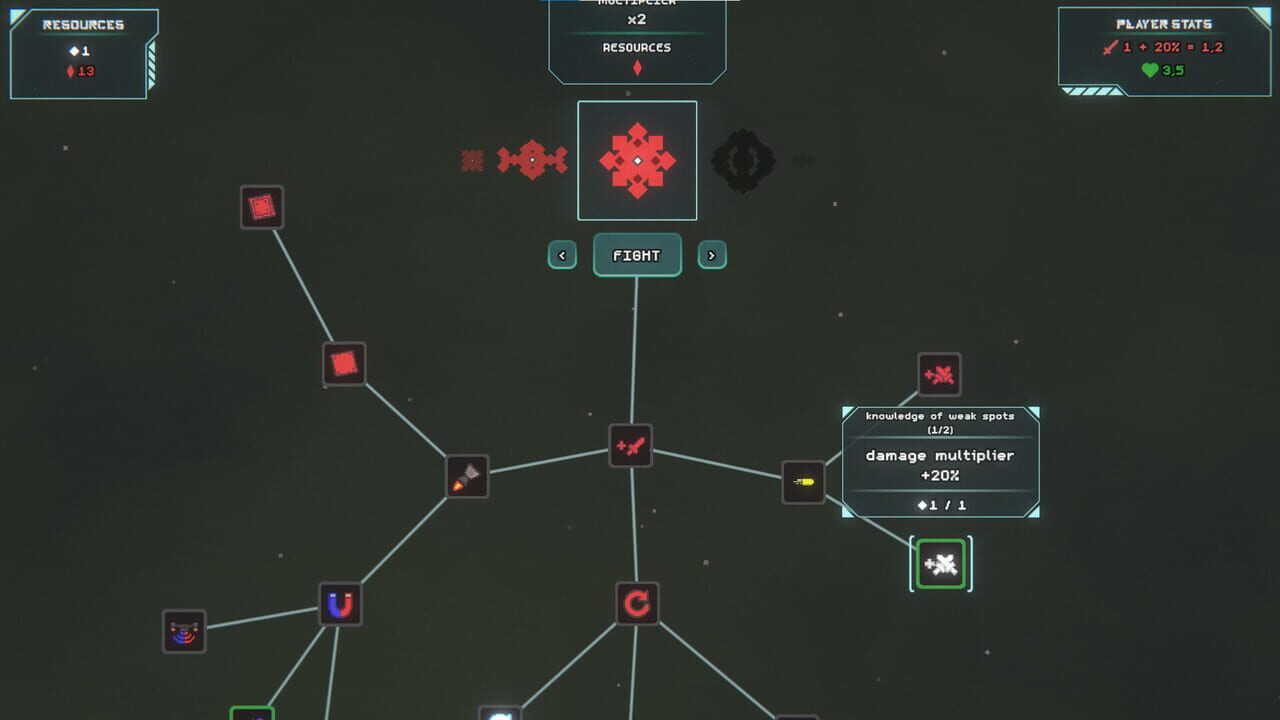Click the red circular refresh node

637,601
